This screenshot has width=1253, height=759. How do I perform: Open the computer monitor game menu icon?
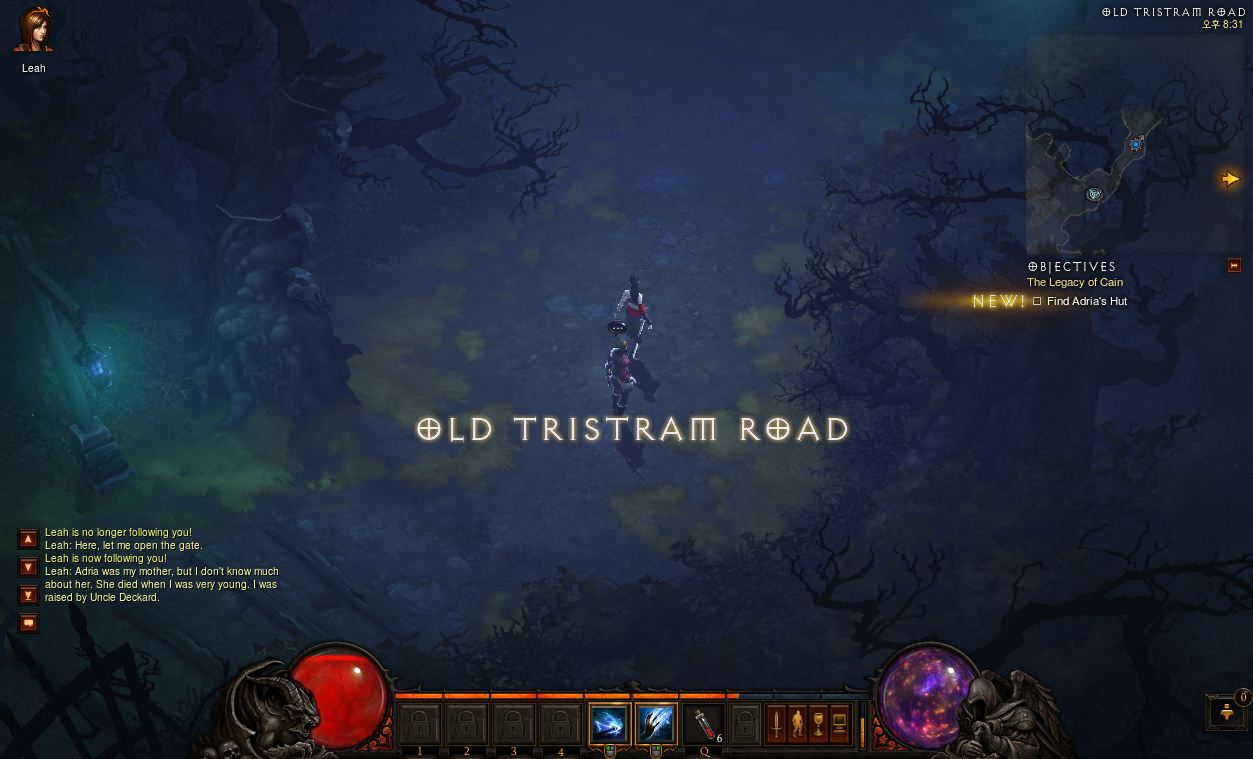pyautogui.click(x=839, y=723)
